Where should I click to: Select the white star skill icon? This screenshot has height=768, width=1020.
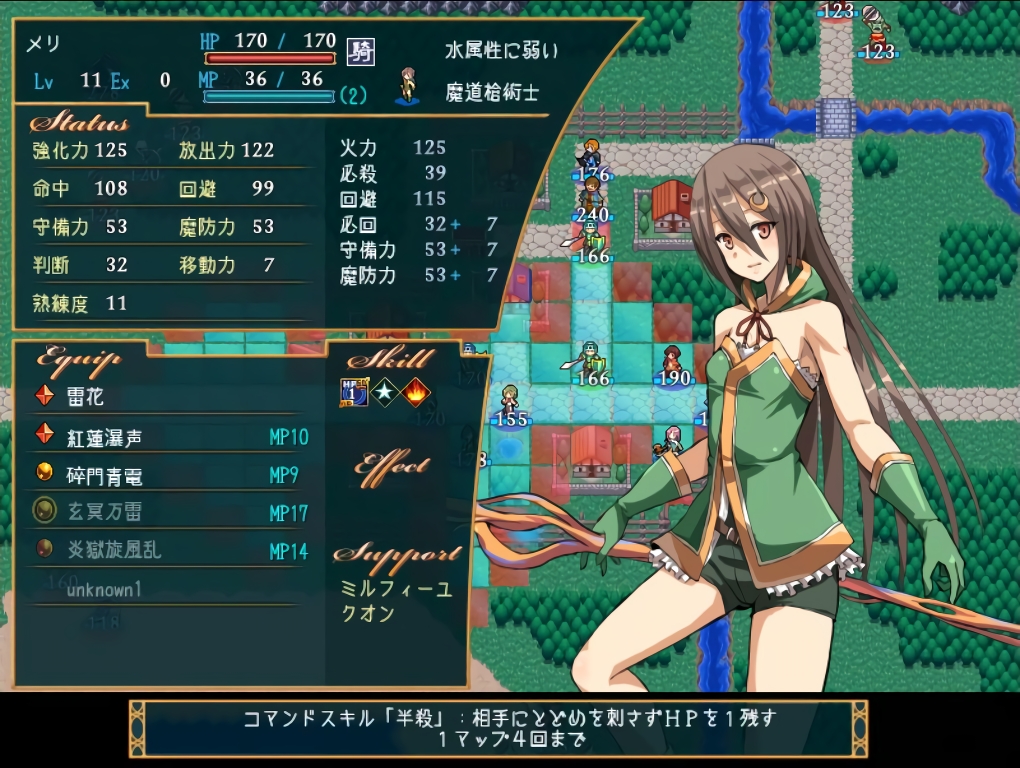[x=385, y=393]
